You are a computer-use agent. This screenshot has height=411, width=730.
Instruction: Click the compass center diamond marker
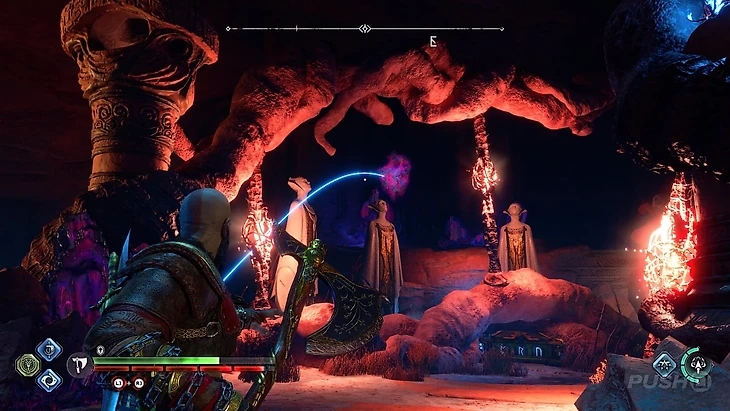[364, 28]
